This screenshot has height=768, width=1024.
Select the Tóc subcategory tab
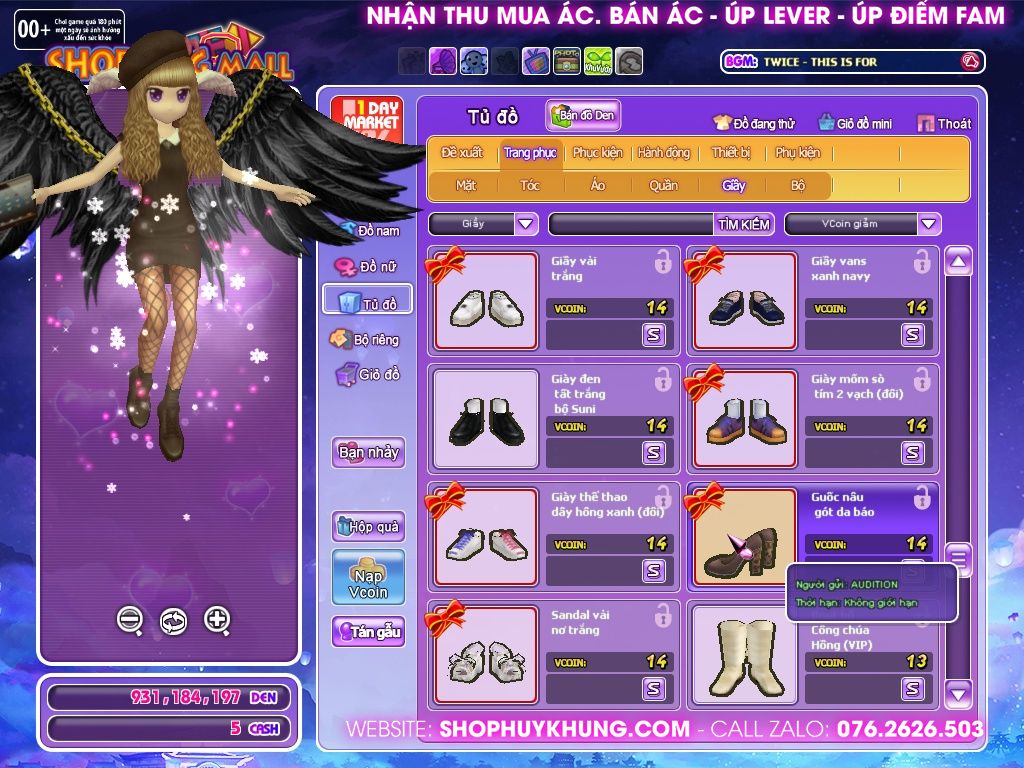click(529, 185)
